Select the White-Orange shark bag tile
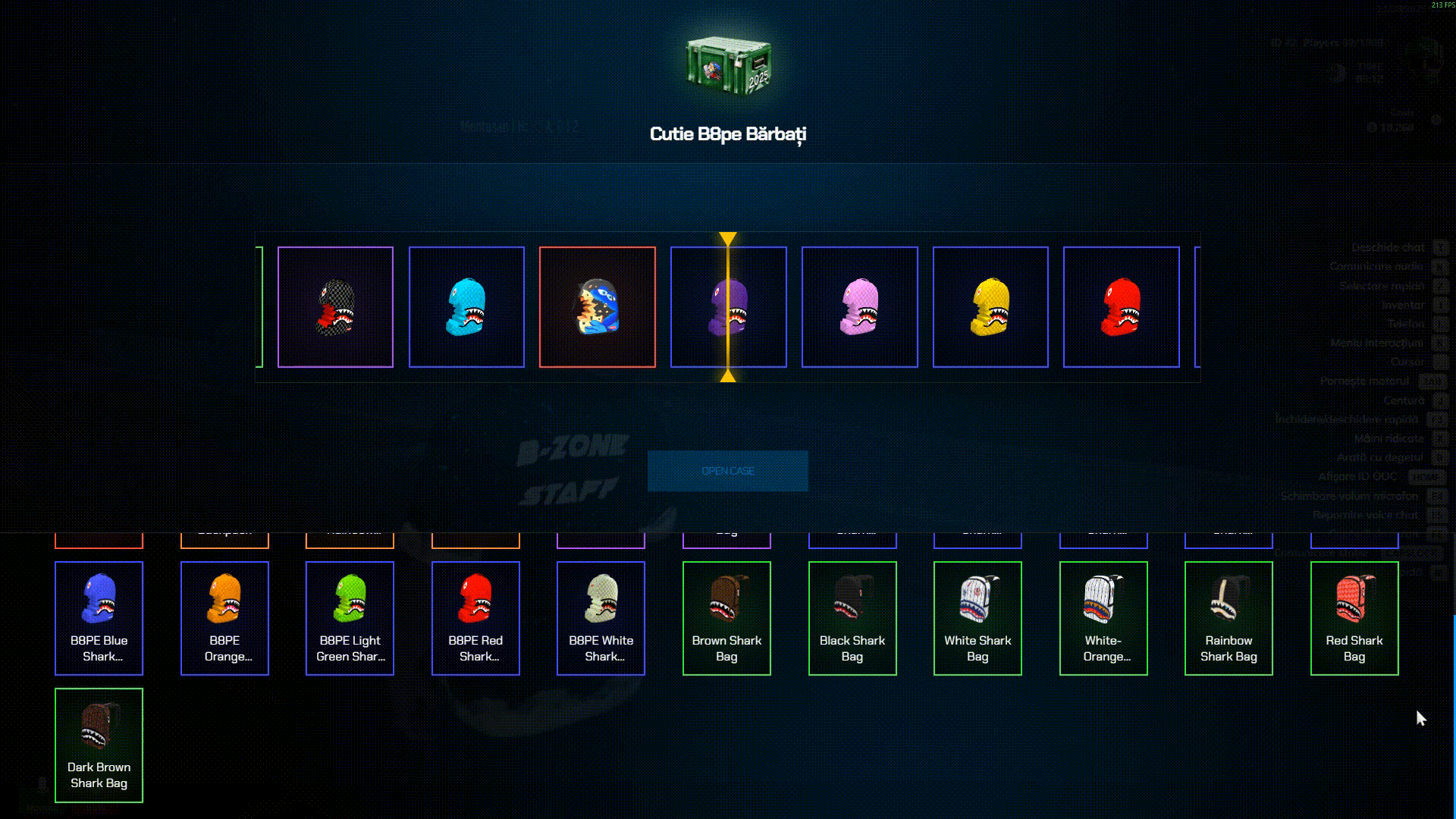The height and width of the screenshot is (819, 1456). pos(1103,617)
